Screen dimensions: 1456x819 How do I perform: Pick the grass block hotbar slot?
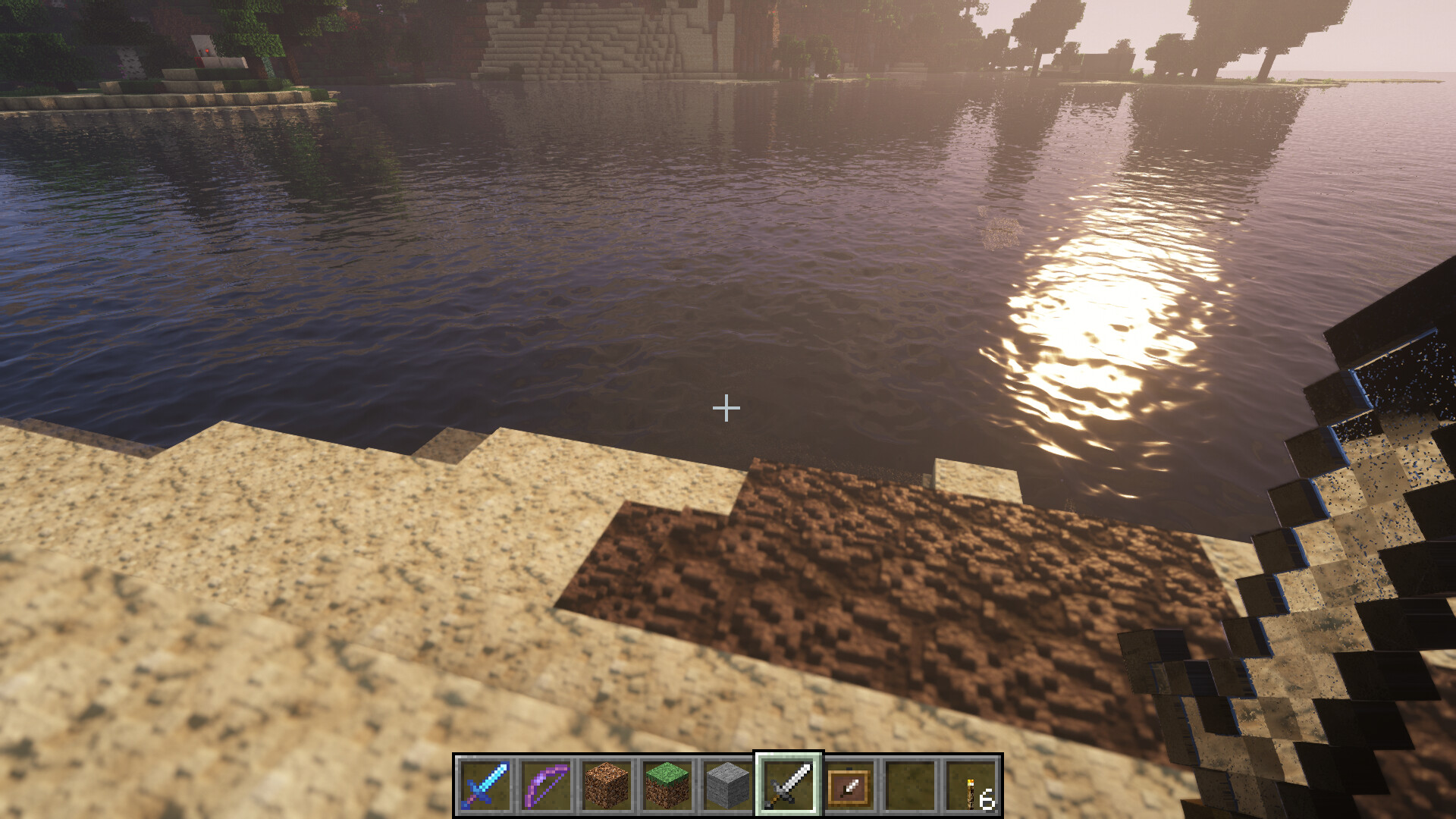point(667,785)
